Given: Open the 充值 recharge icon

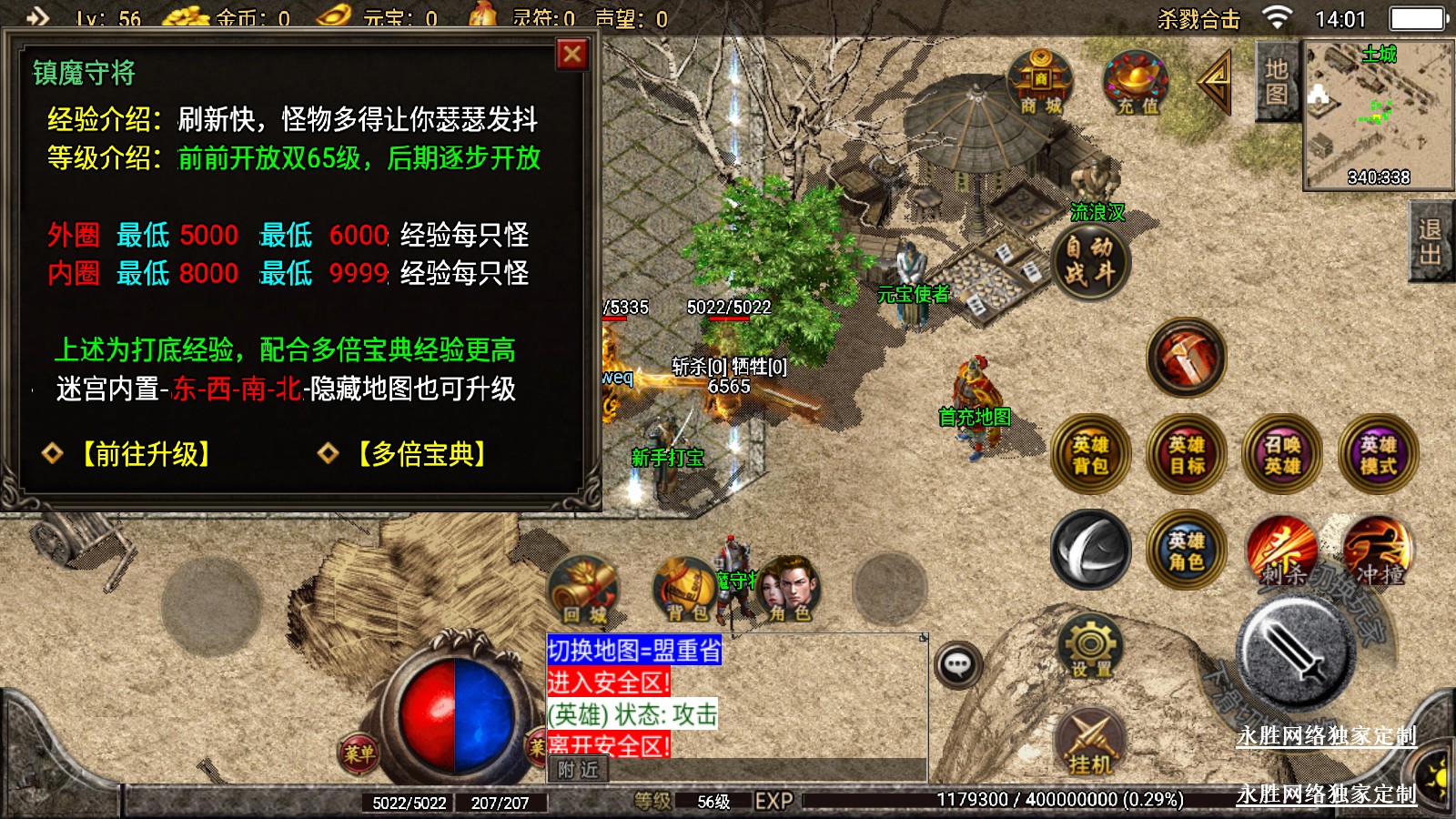Looking at the screenshot, I should pyautogui.click(x=1136, y=84).
